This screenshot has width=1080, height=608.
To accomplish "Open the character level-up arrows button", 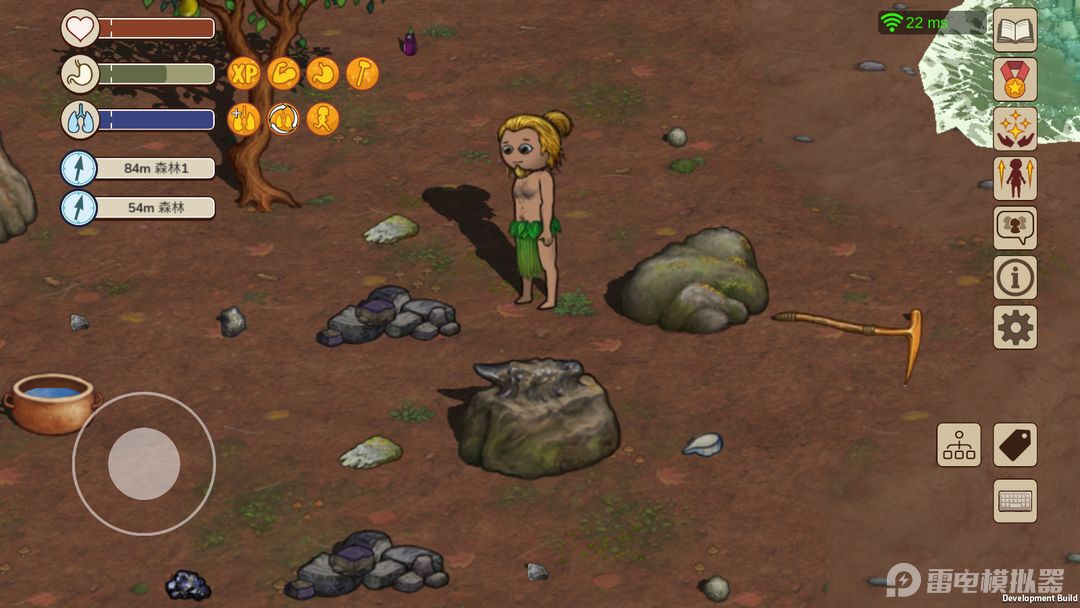I will [x=1015, y=178].
